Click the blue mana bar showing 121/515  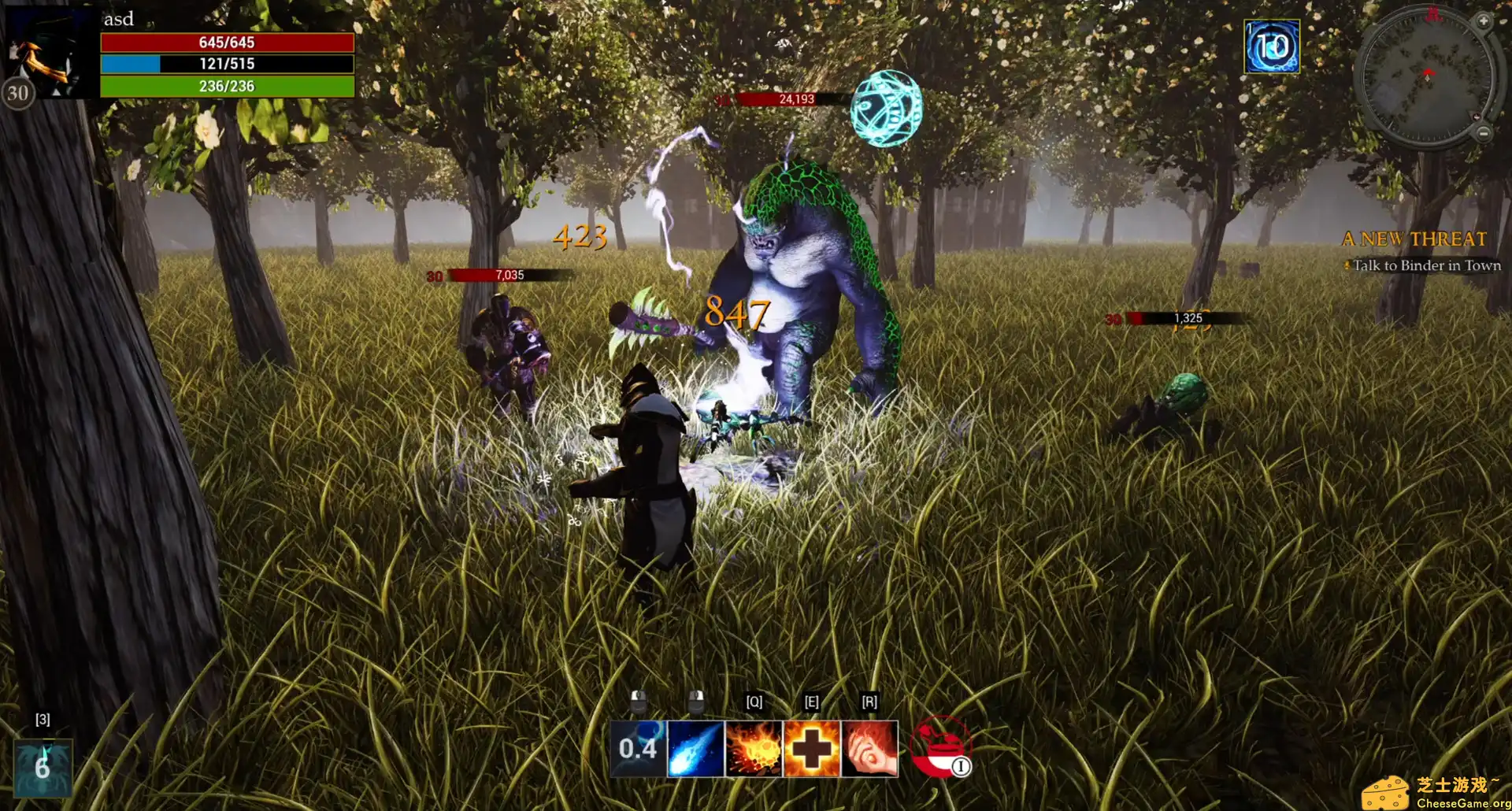pyautogui.click(x=227, y=65)
